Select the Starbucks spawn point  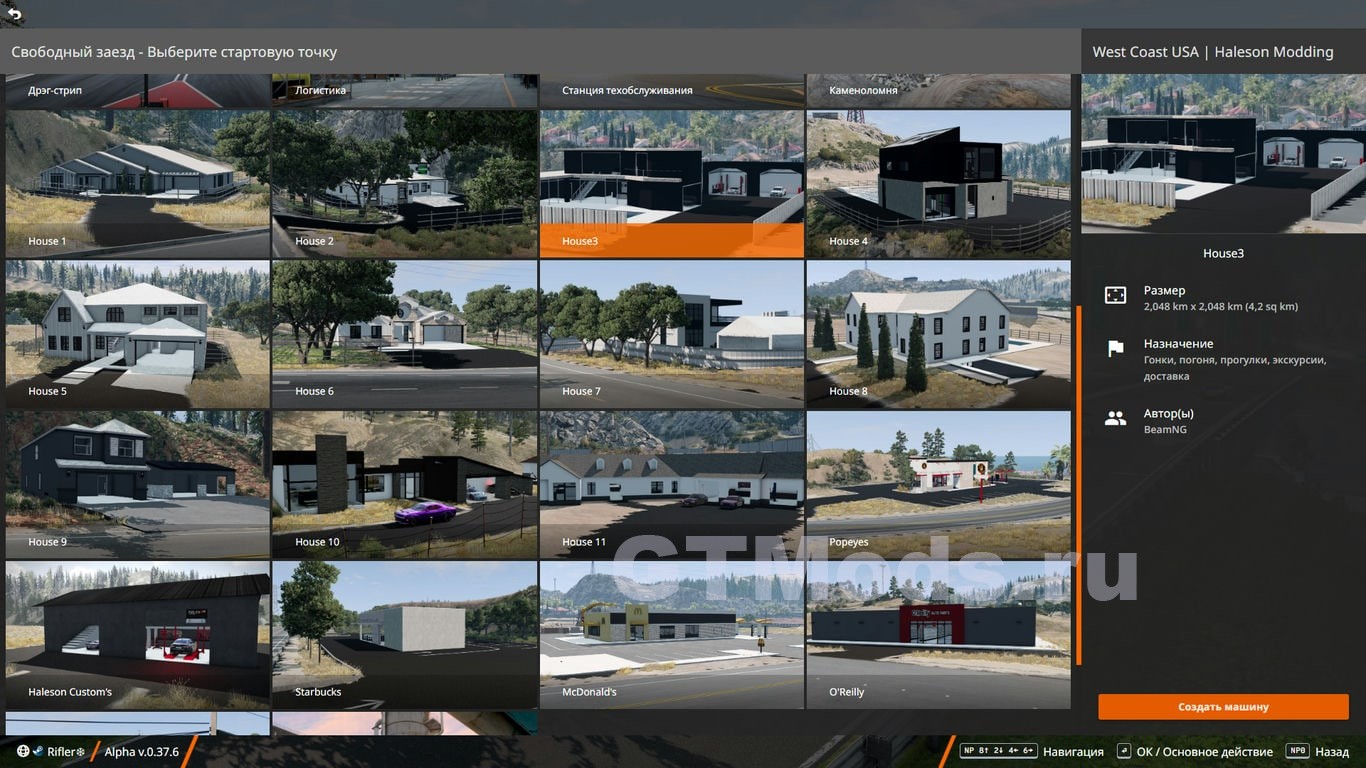404,634
